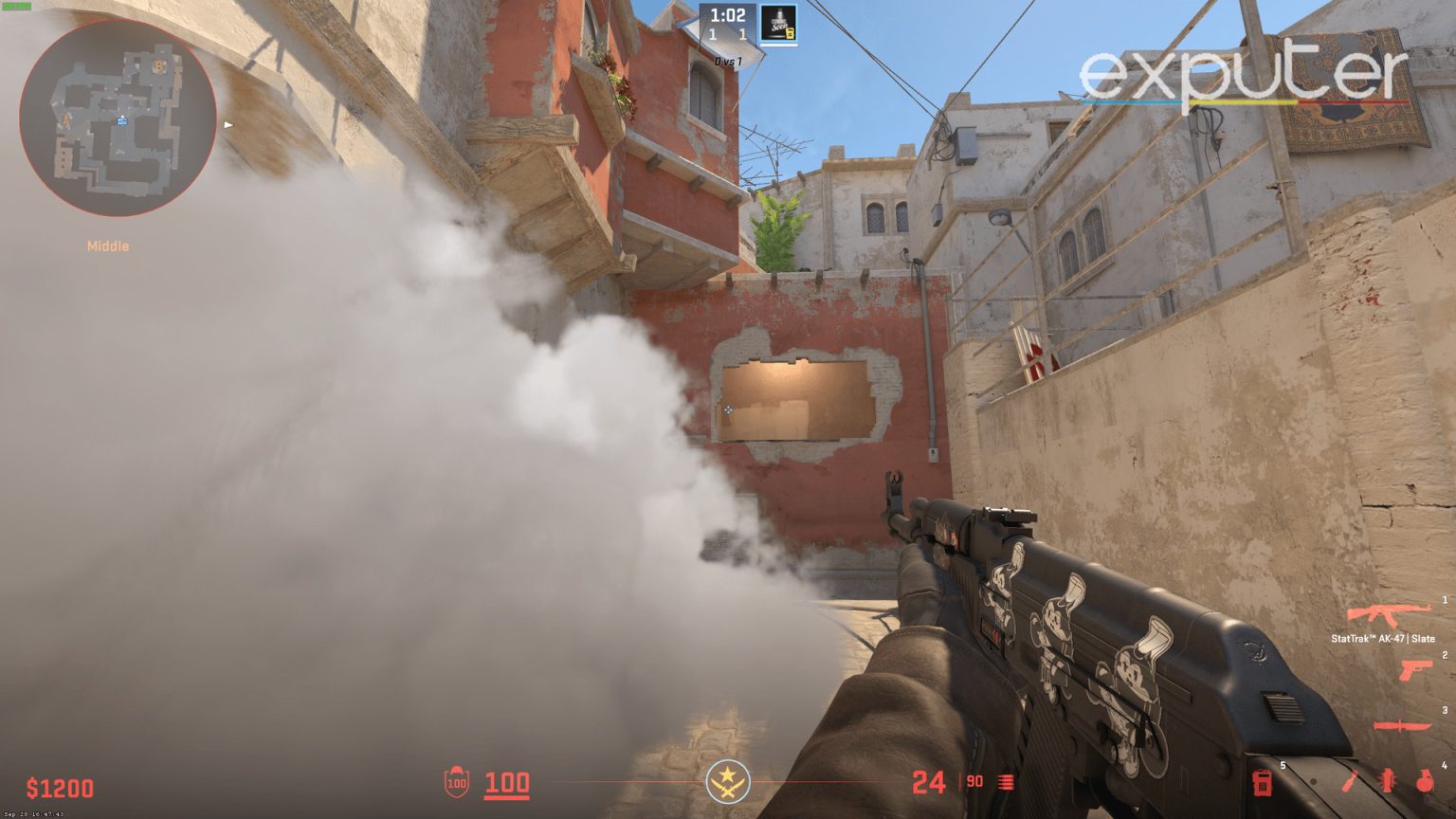Click the yellow badge on the player avatar
The image size is (1456, 819).
click(x=790, y=34)
